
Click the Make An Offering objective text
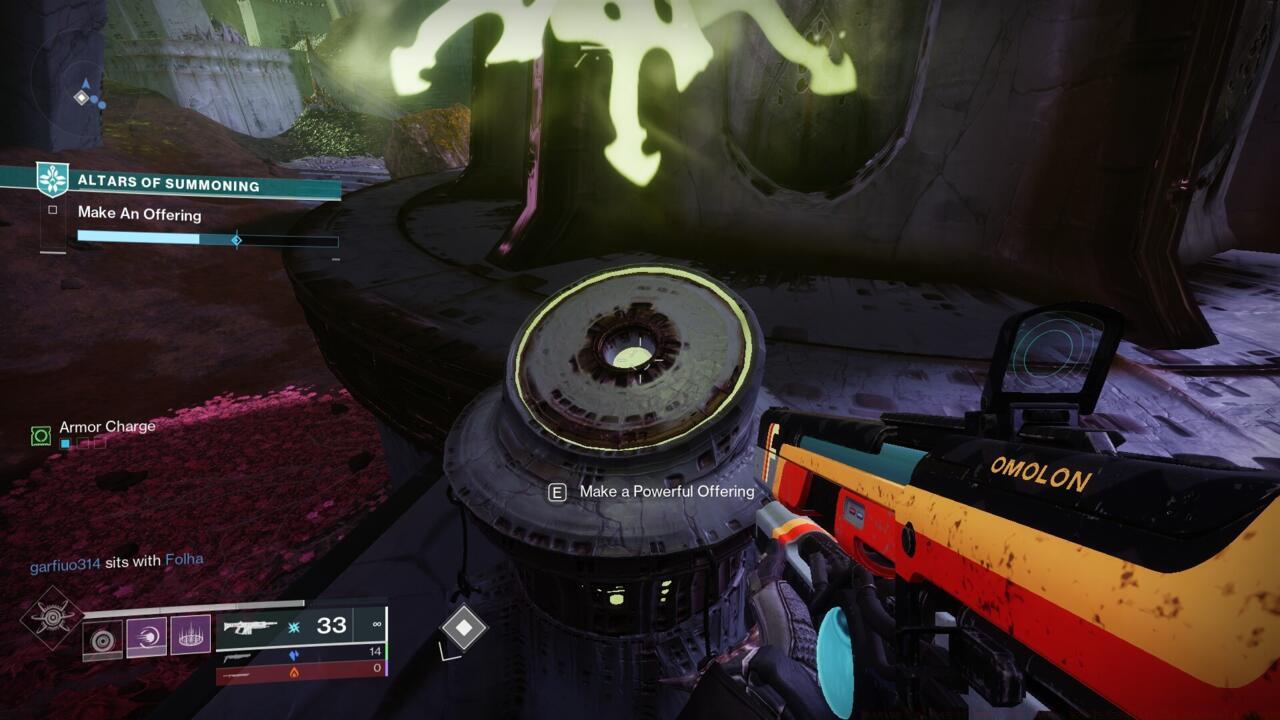140,215
